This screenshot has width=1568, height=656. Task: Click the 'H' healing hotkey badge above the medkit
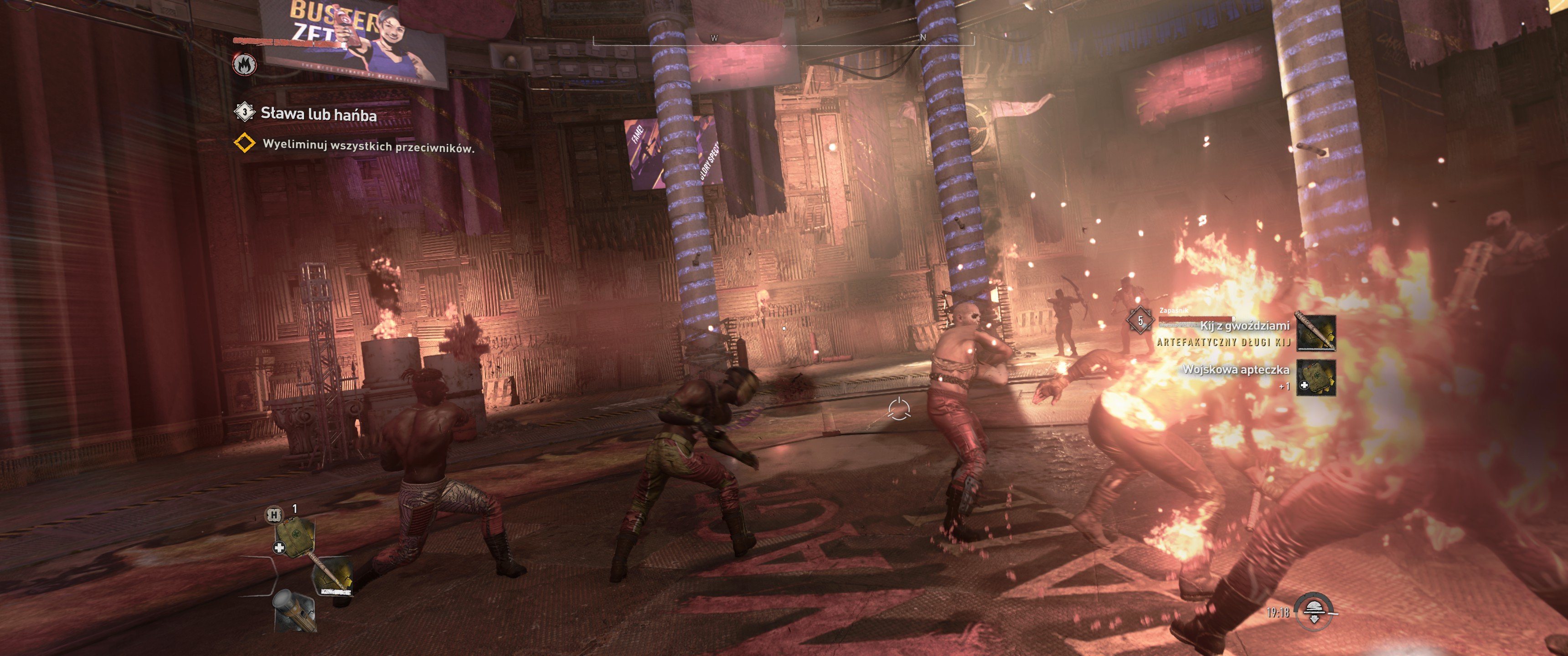tap(273, 515)
